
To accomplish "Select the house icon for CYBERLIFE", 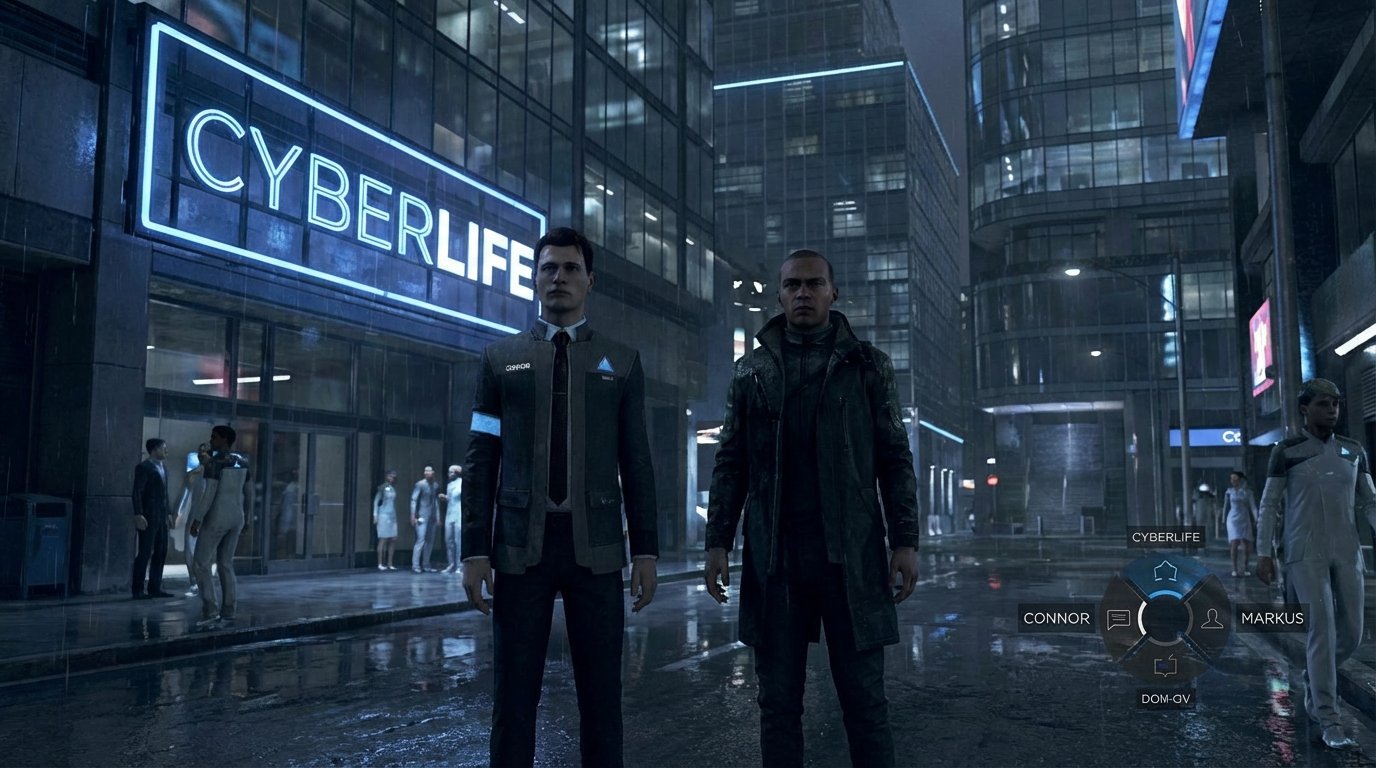I will point(1166,570).
